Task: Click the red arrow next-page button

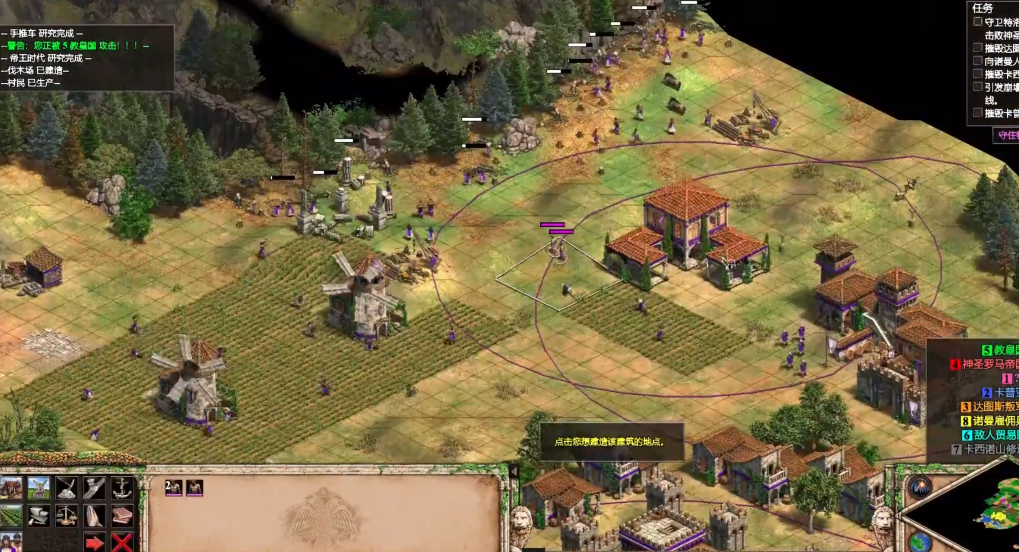Action: pyautogui.click(x=94, y=542)
